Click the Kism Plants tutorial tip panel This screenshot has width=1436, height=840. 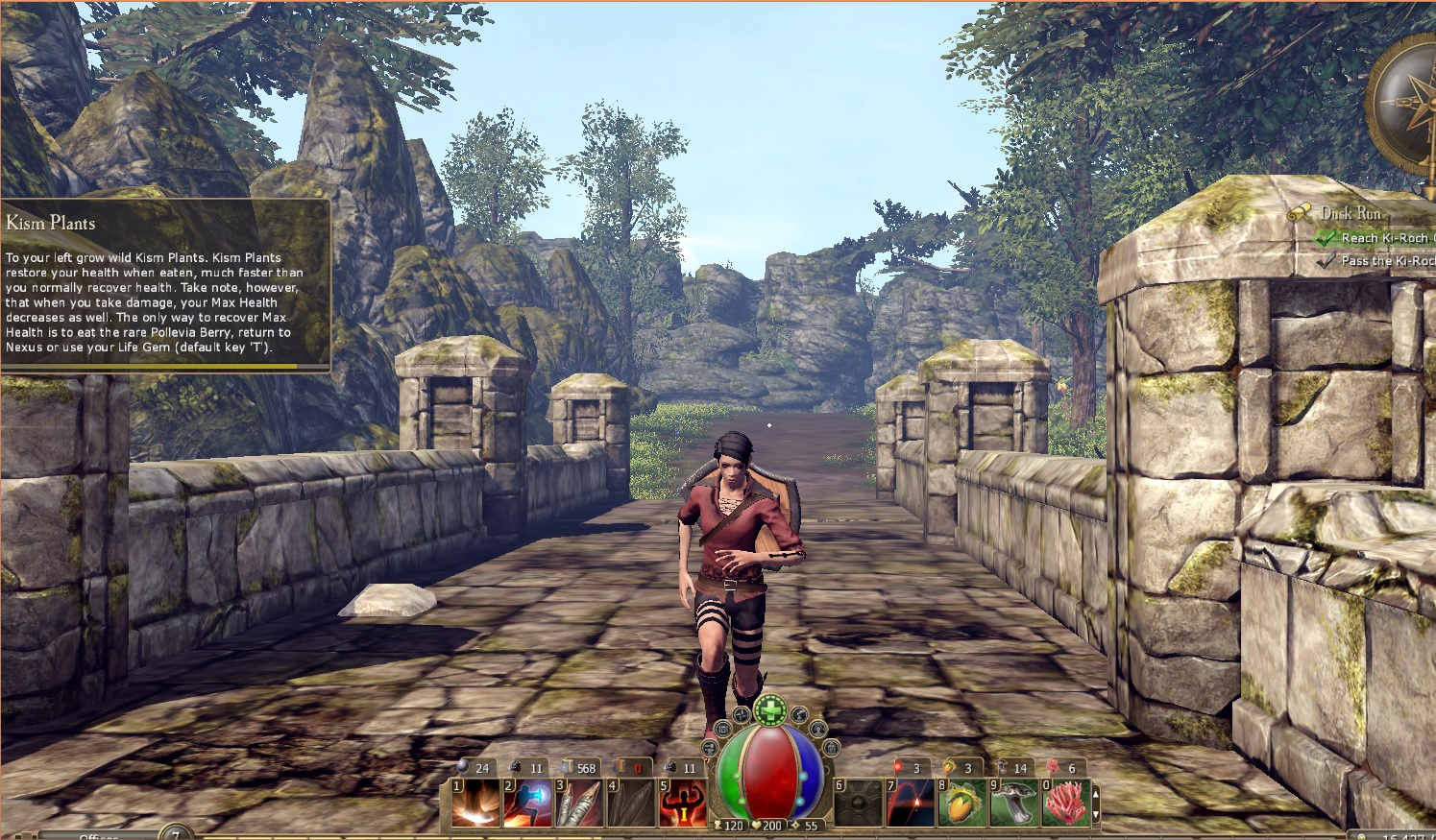[x=164, y=285]
